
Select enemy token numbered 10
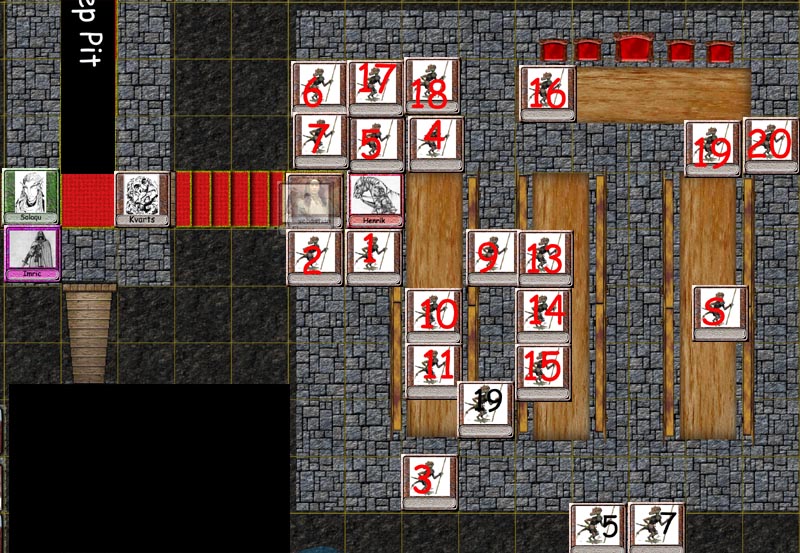[x=433, y=315]
